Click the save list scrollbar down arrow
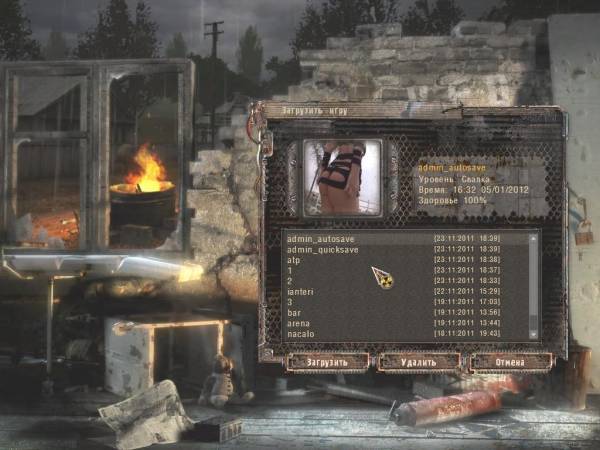Viewport: 600px width, 450px height. 534,333
